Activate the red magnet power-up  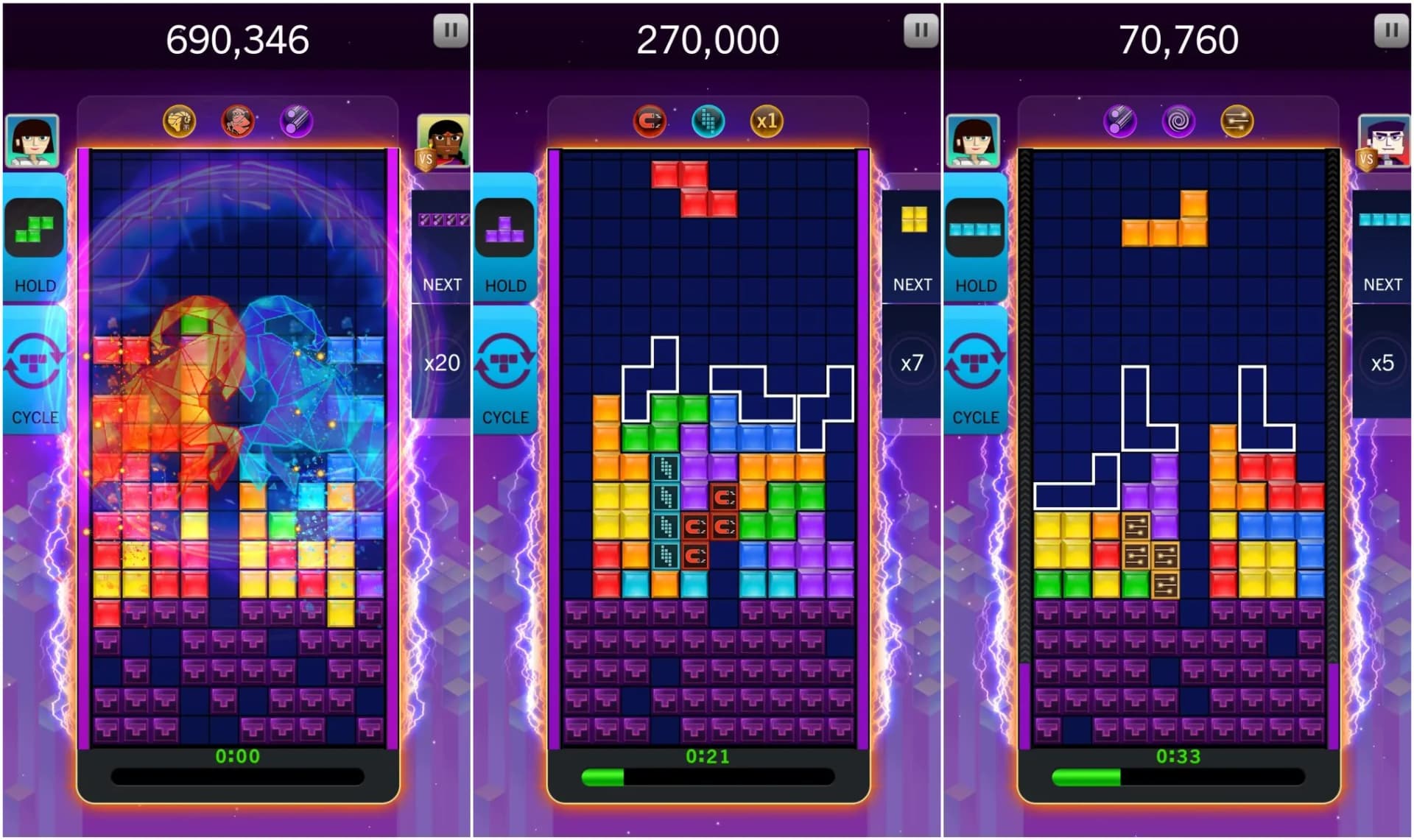coord(650,121)
